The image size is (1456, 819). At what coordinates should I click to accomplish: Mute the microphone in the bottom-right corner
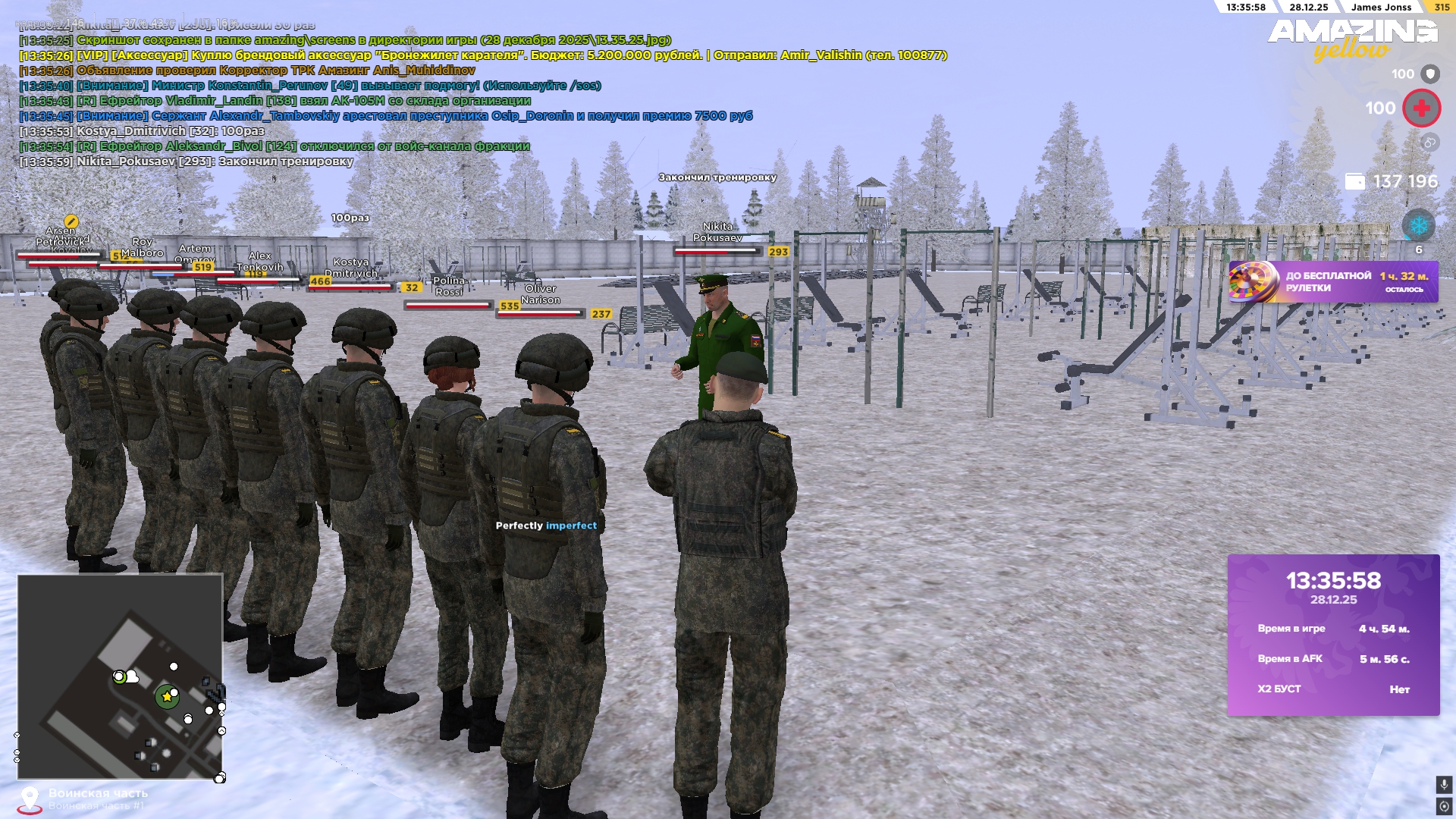pos(1444,784)
